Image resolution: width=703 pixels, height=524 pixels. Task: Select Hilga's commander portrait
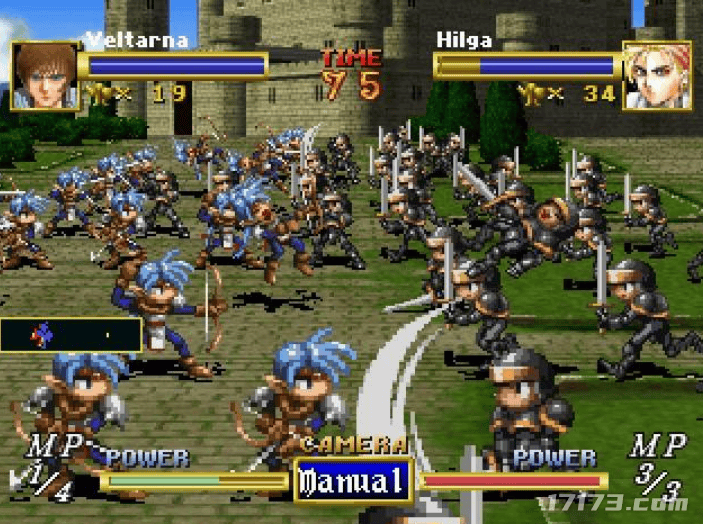click(656, 75)
